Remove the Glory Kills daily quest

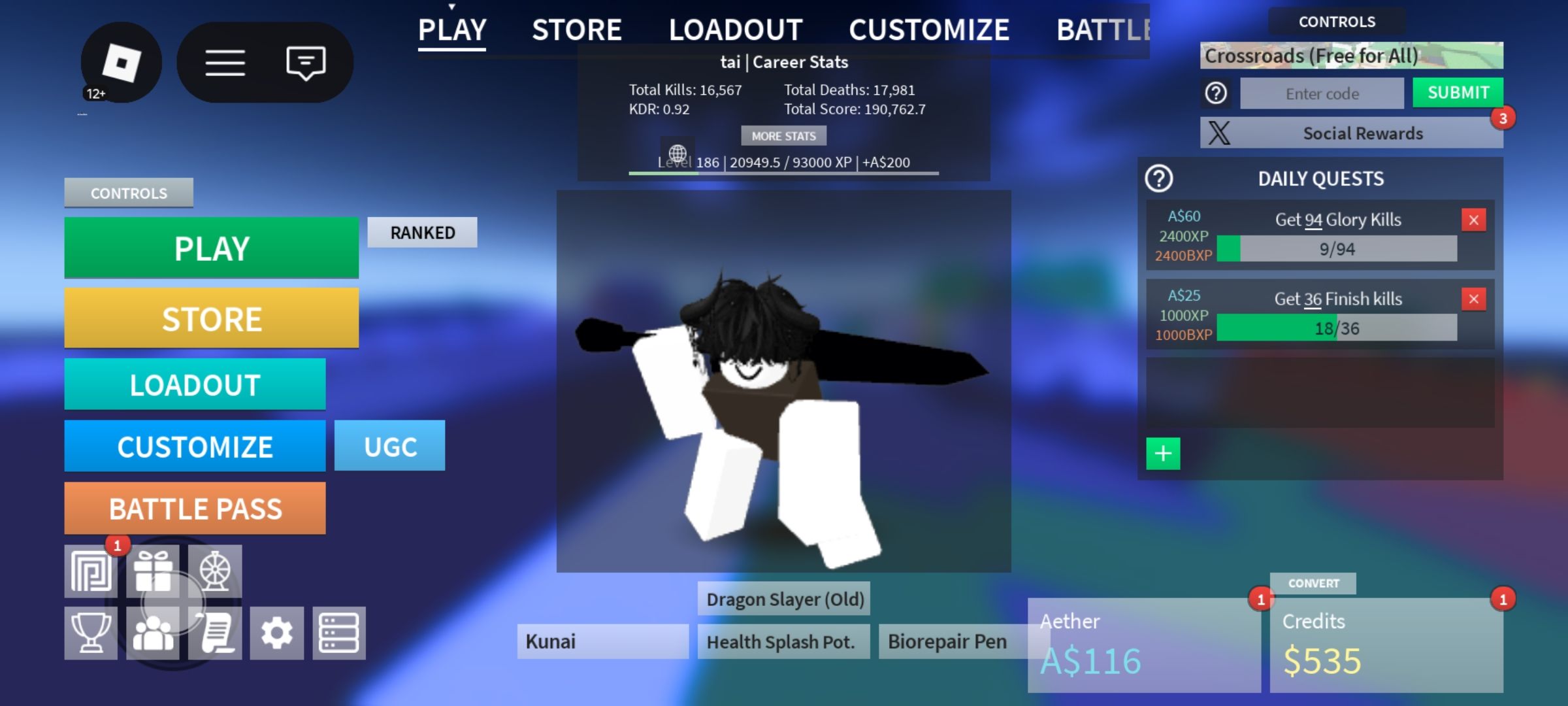click(1473, 220)
